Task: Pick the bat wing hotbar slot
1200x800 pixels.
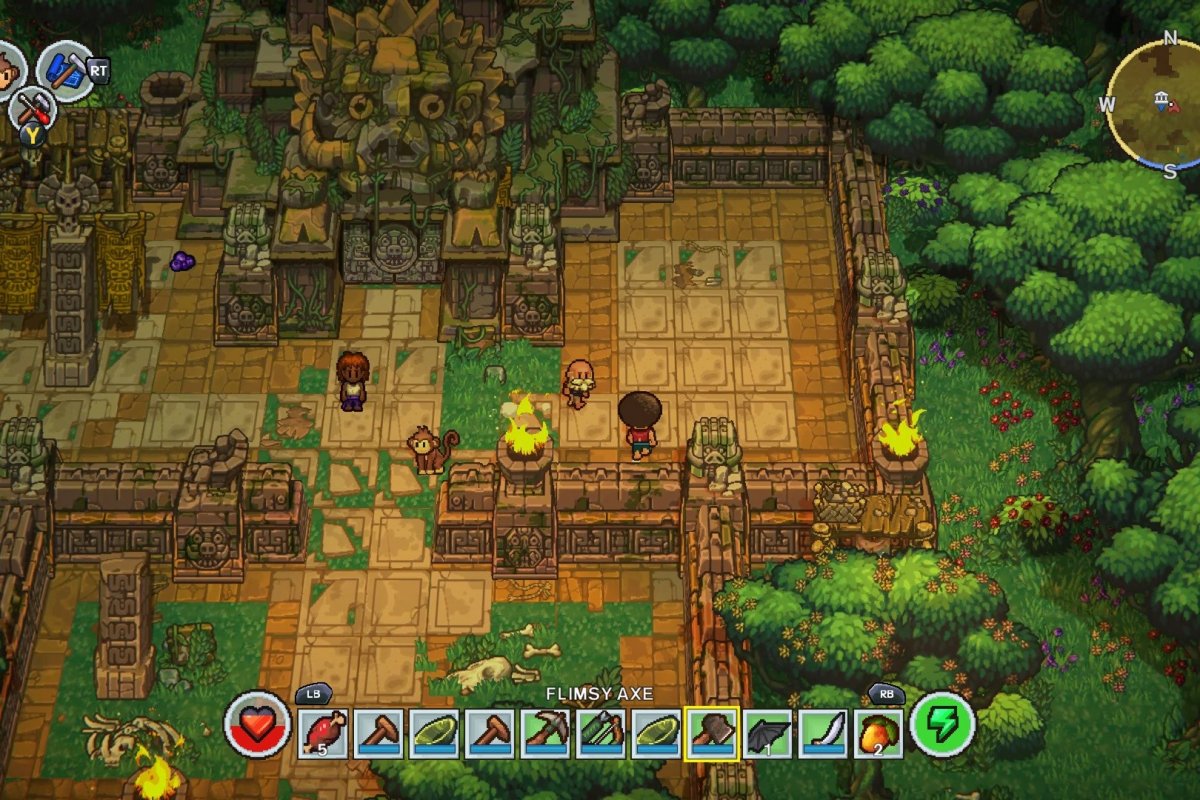Action: tap(768, 734)
